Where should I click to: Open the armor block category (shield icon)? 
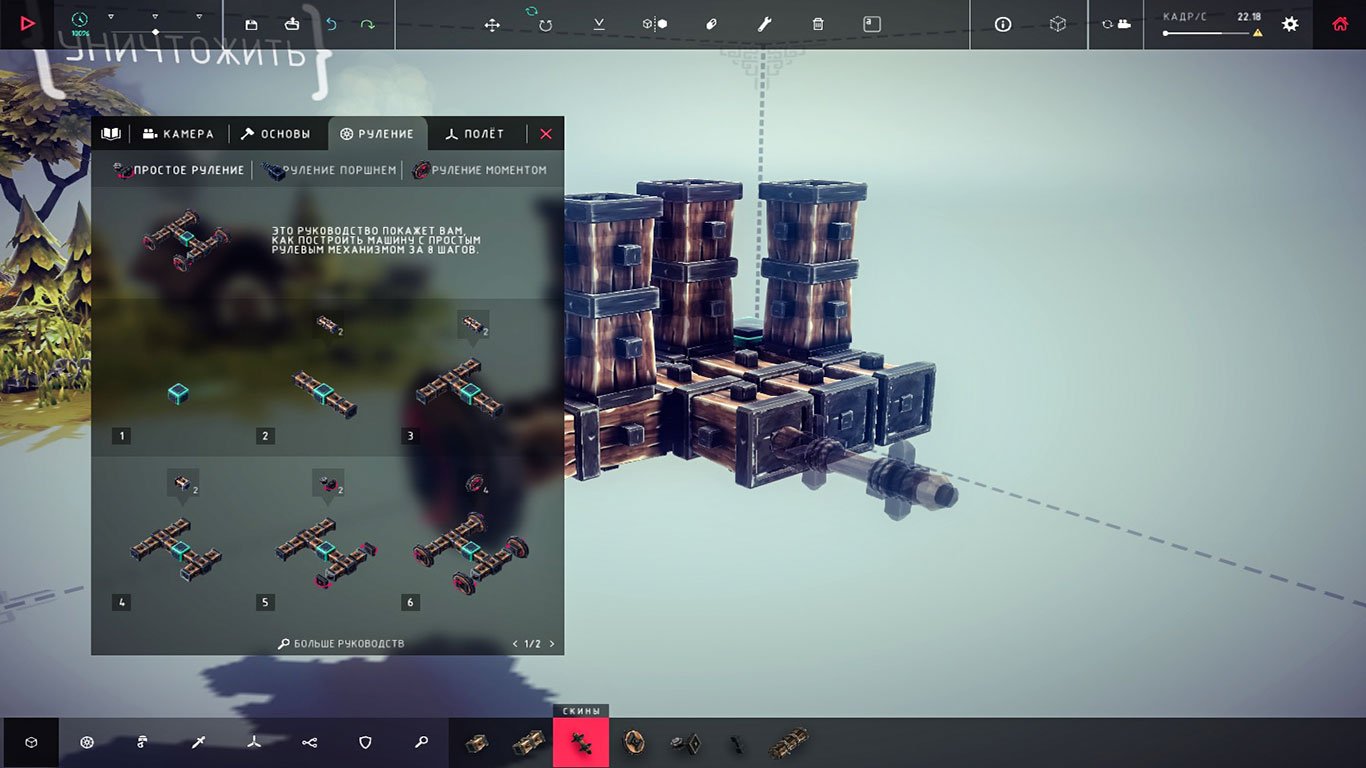pos(365,742)
